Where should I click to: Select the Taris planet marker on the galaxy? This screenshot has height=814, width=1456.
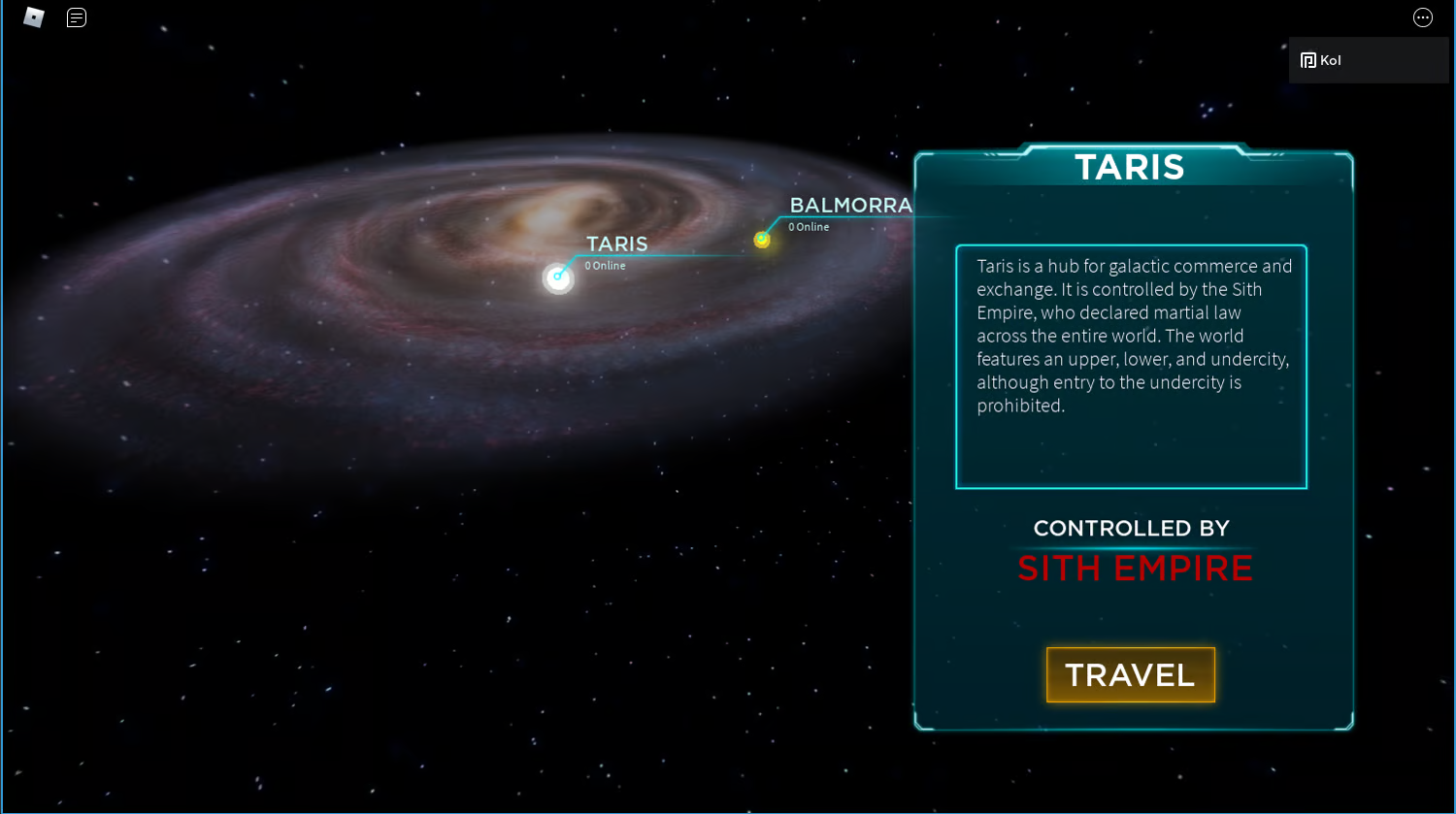point(557,278)
